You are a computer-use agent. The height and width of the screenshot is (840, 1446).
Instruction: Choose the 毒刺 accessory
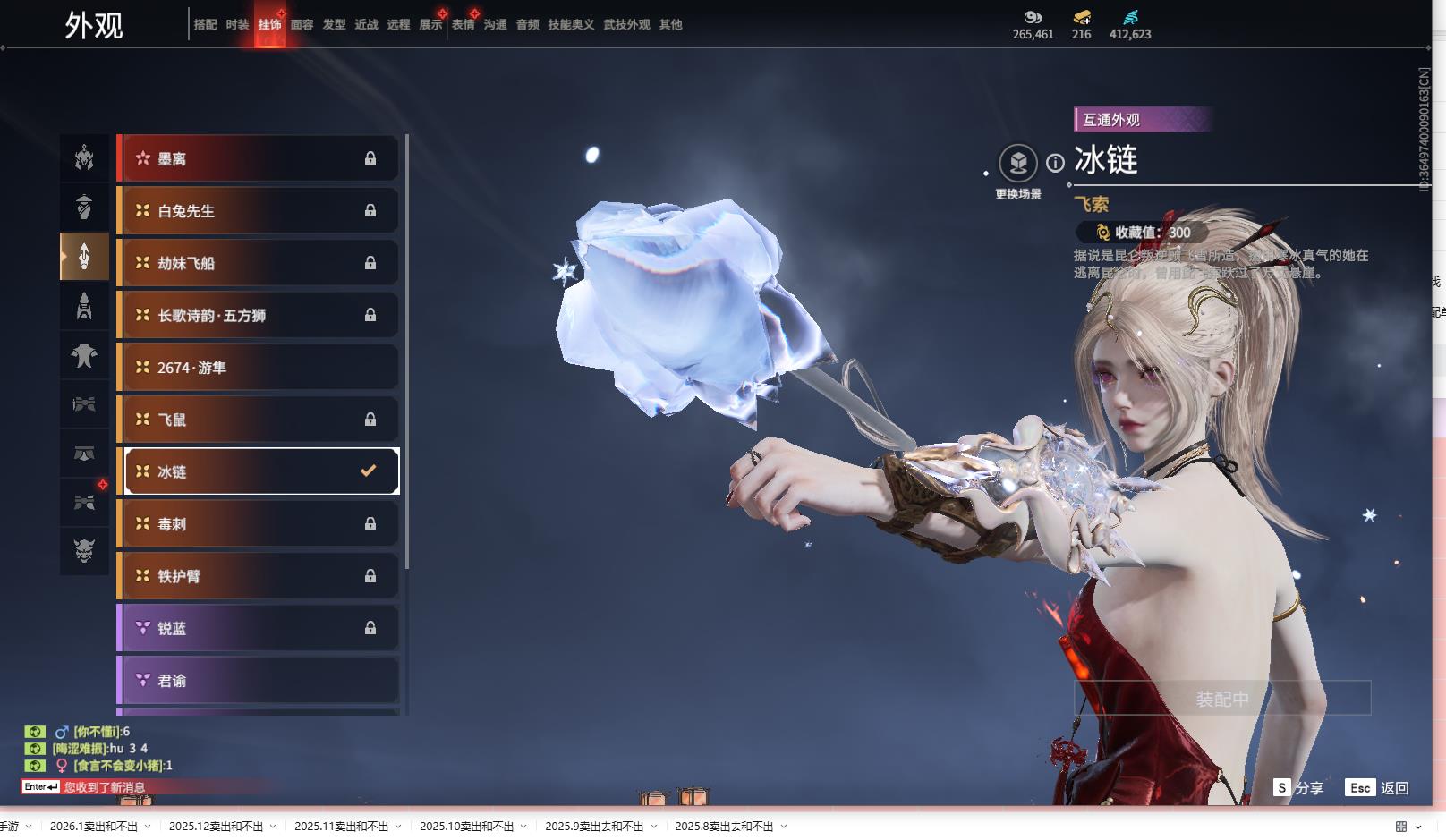(x=258, y=524)
